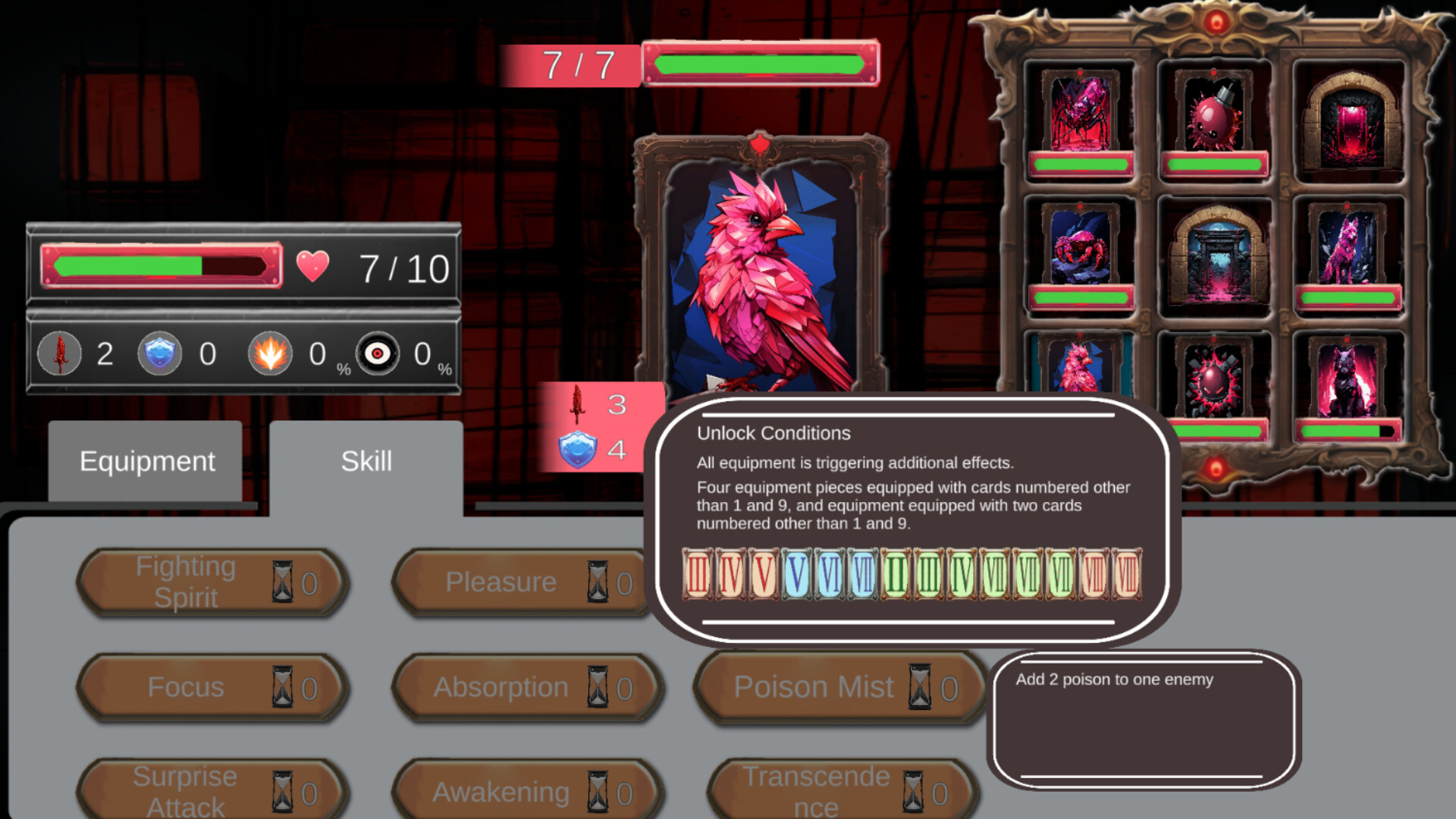Select the Skill tab

[366, 460]
